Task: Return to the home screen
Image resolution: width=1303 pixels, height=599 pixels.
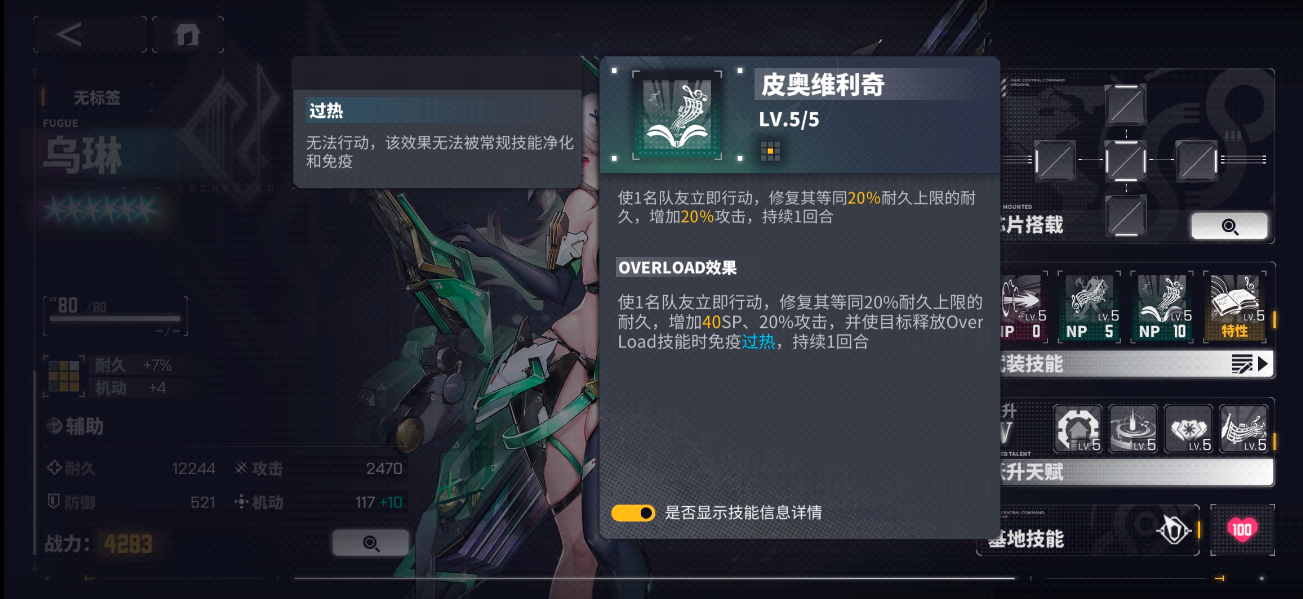Action: [x=187, y=34]
